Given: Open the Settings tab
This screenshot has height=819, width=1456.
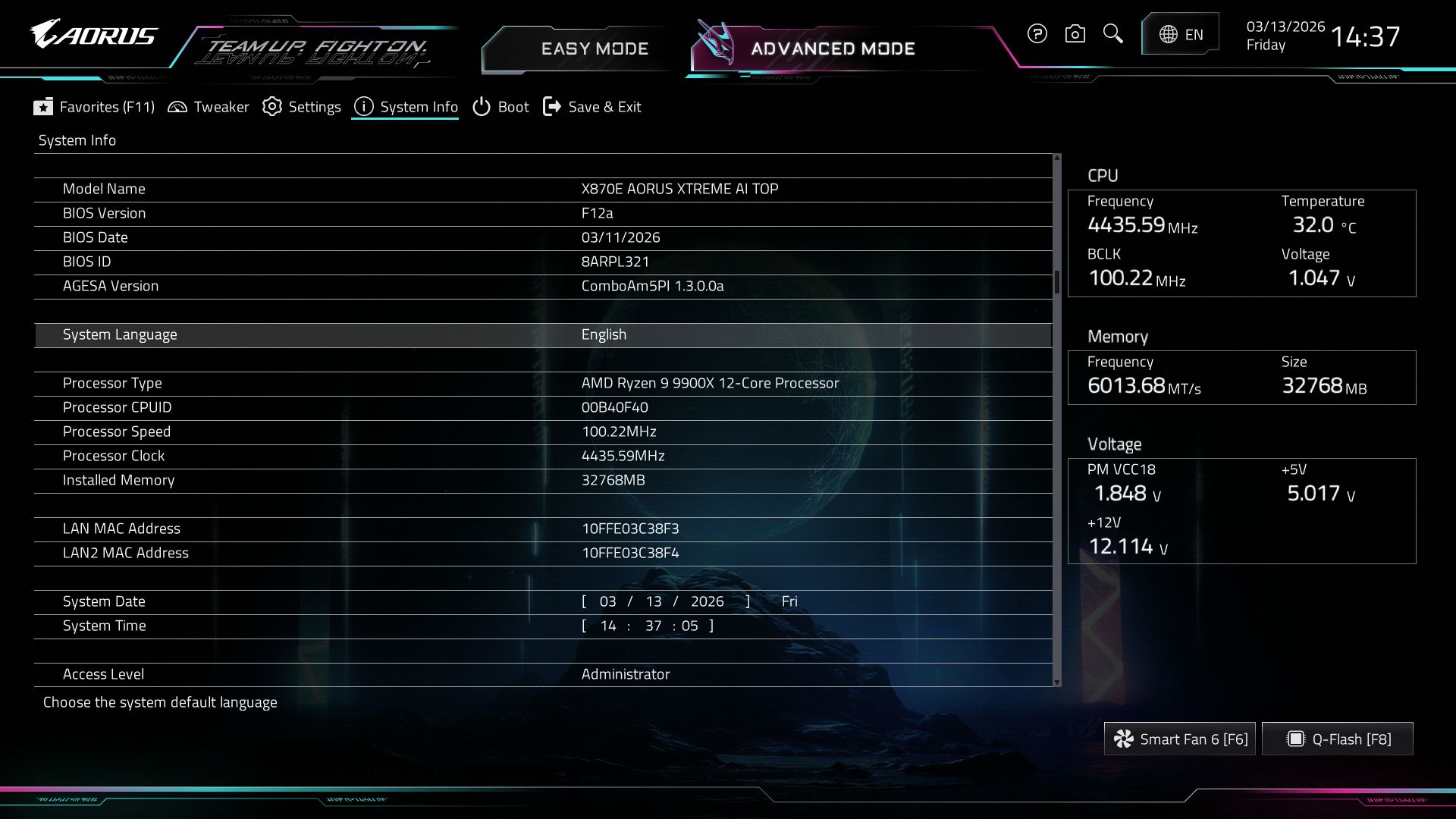Looking at the screenshot, I should click(x=302, y=107).
